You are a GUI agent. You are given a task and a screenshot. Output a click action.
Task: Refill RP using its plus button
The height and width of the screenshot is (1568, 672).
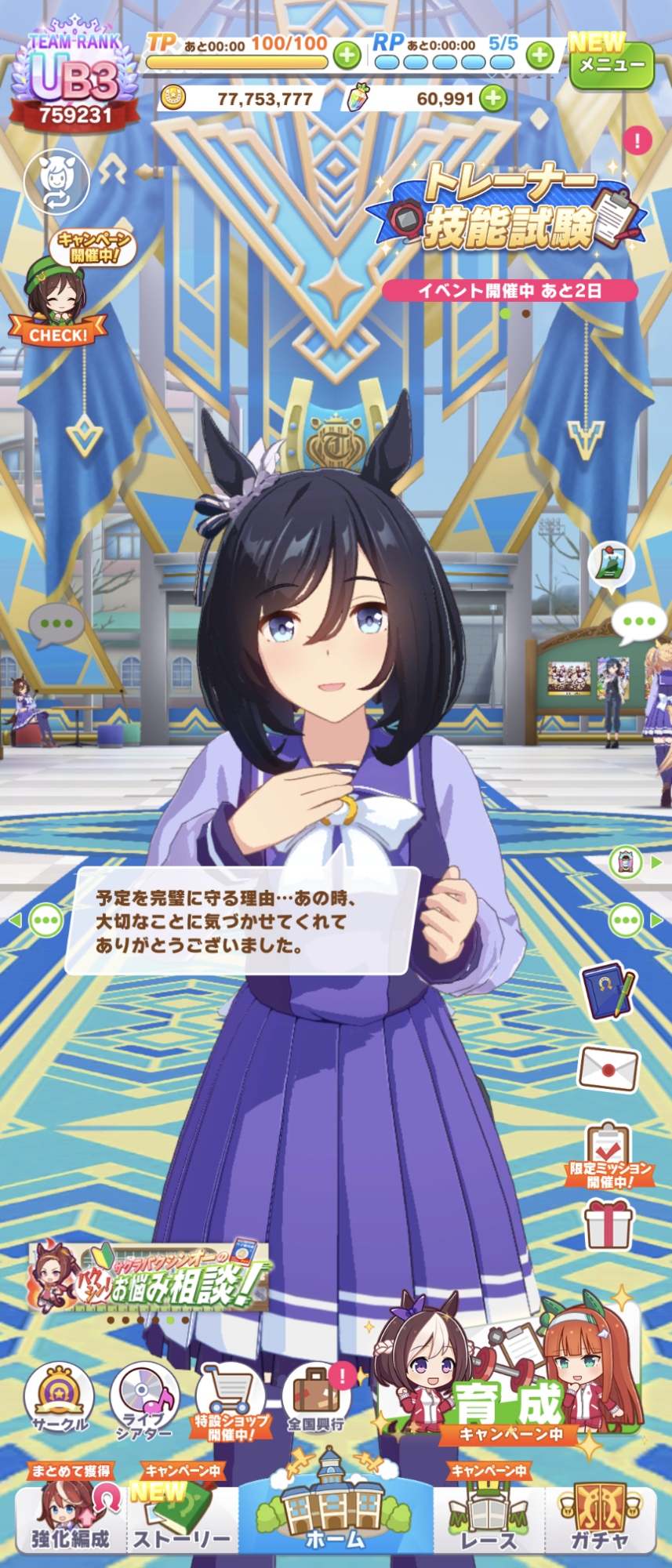pyautogui.click(x=539, y=55)
